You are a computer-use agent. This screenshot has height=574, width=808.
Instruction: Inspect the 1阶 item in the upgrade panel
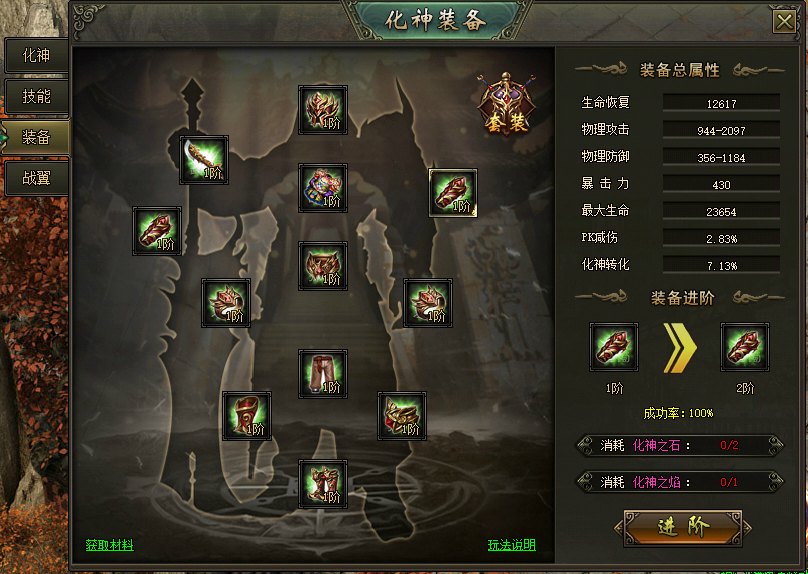coord(614,347)
